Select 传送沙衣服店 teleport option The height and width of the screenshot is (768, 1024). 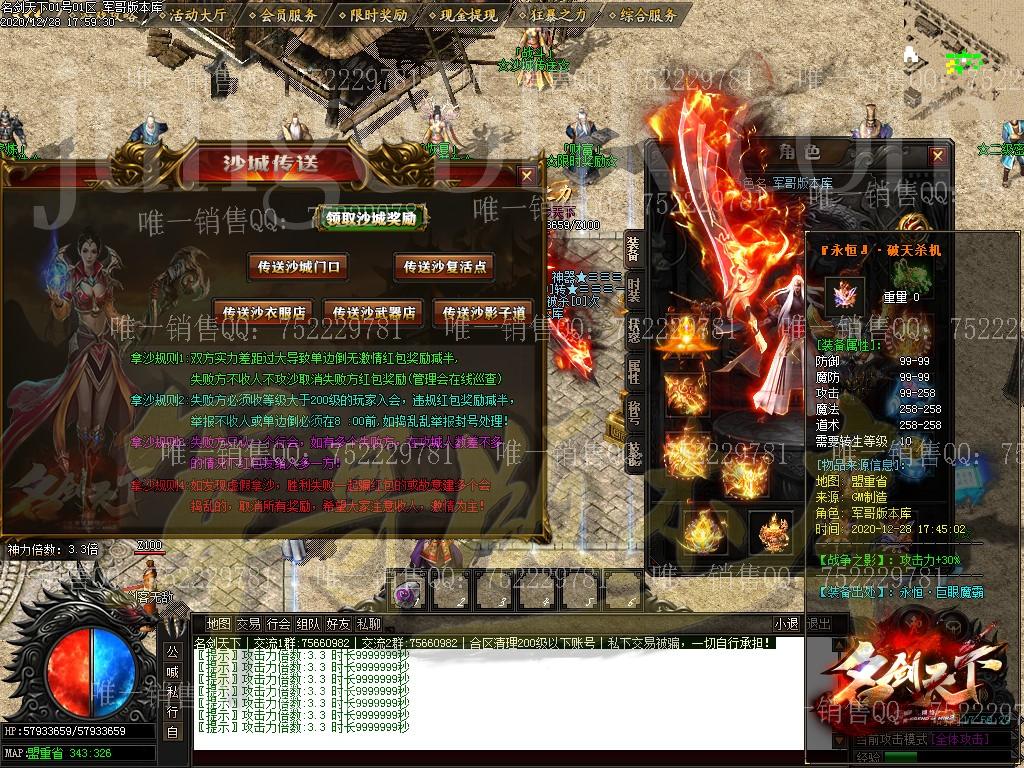click(265, 311)
